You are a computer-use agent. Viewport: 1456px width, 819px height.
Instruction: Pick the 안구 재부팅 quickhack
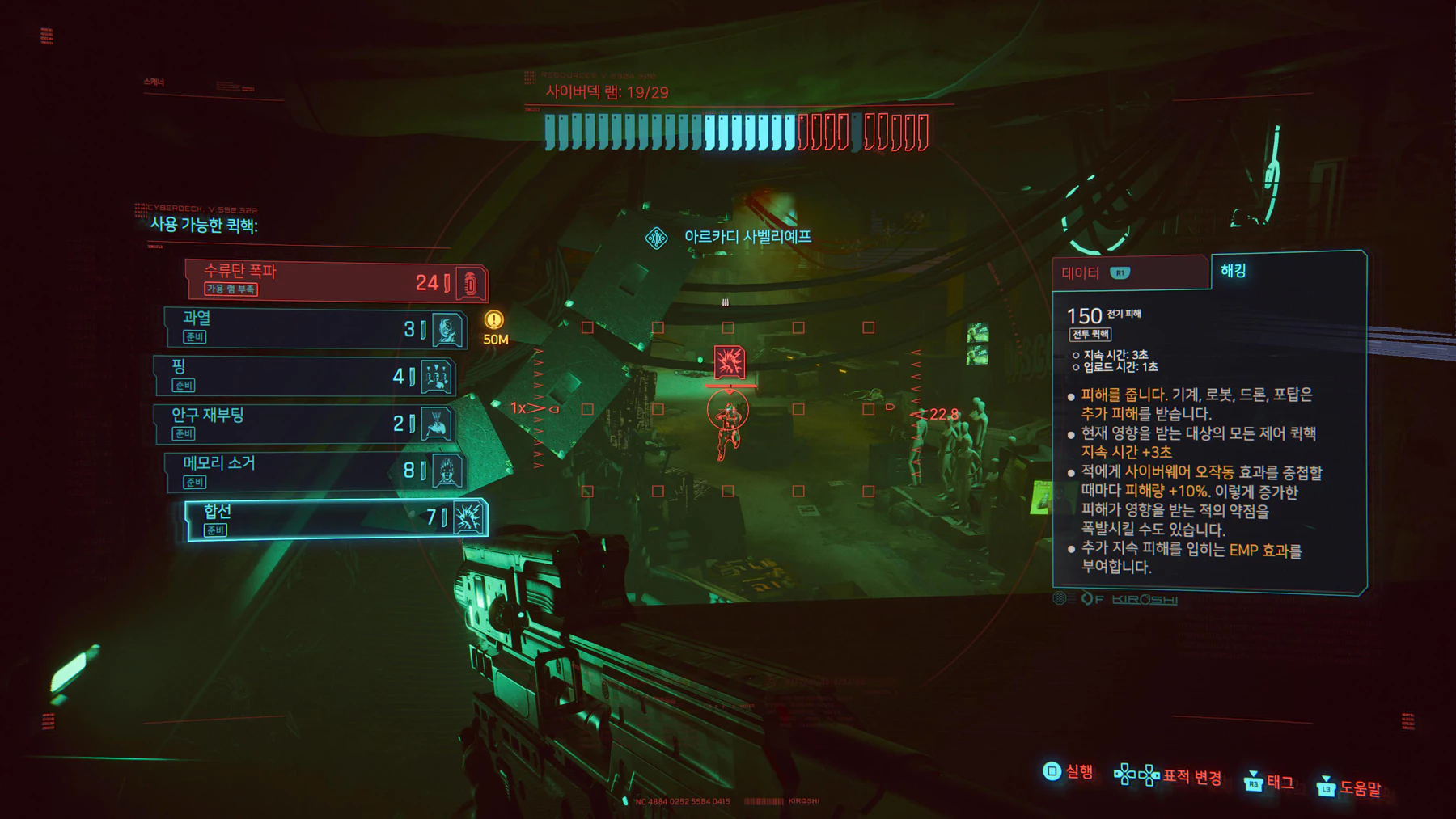305,424
